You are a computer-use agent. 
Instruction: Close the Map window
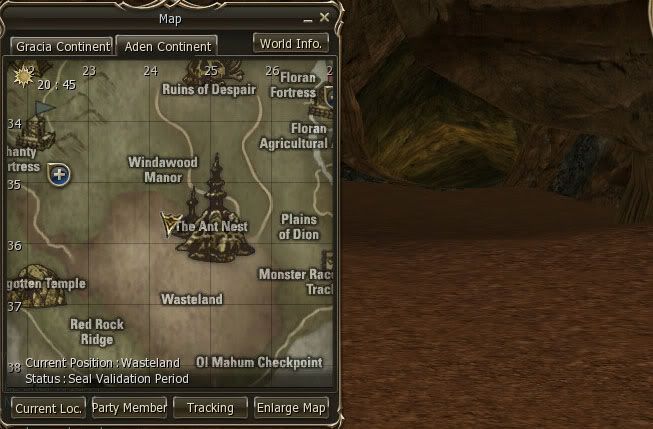(x=324, y=17)
